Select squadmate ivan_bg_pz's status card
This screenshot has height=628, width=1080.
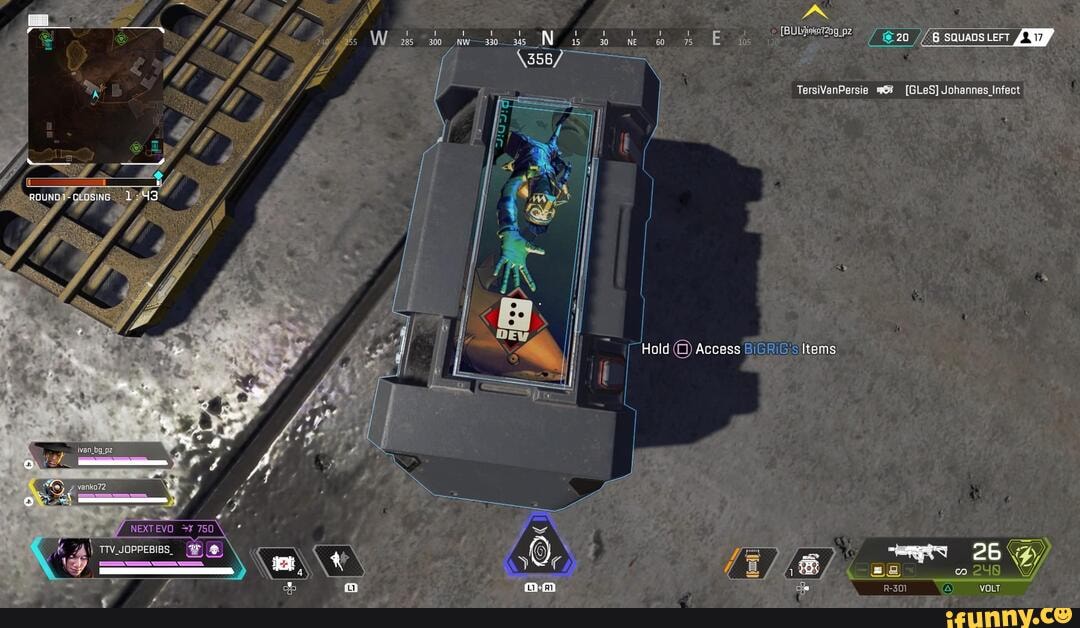click(100, 456)
